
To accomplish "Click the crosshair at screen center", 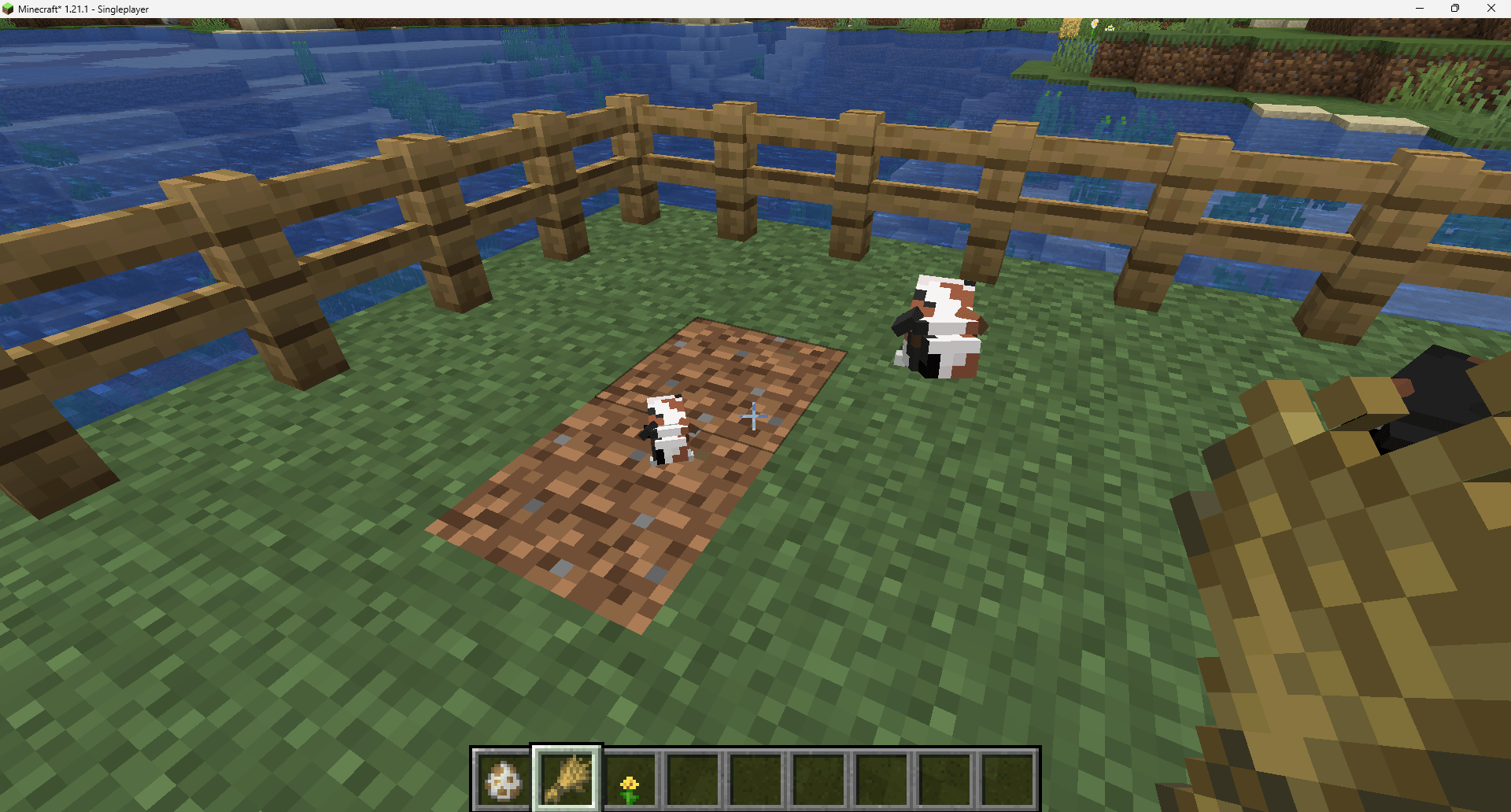I will pos(755,416).
